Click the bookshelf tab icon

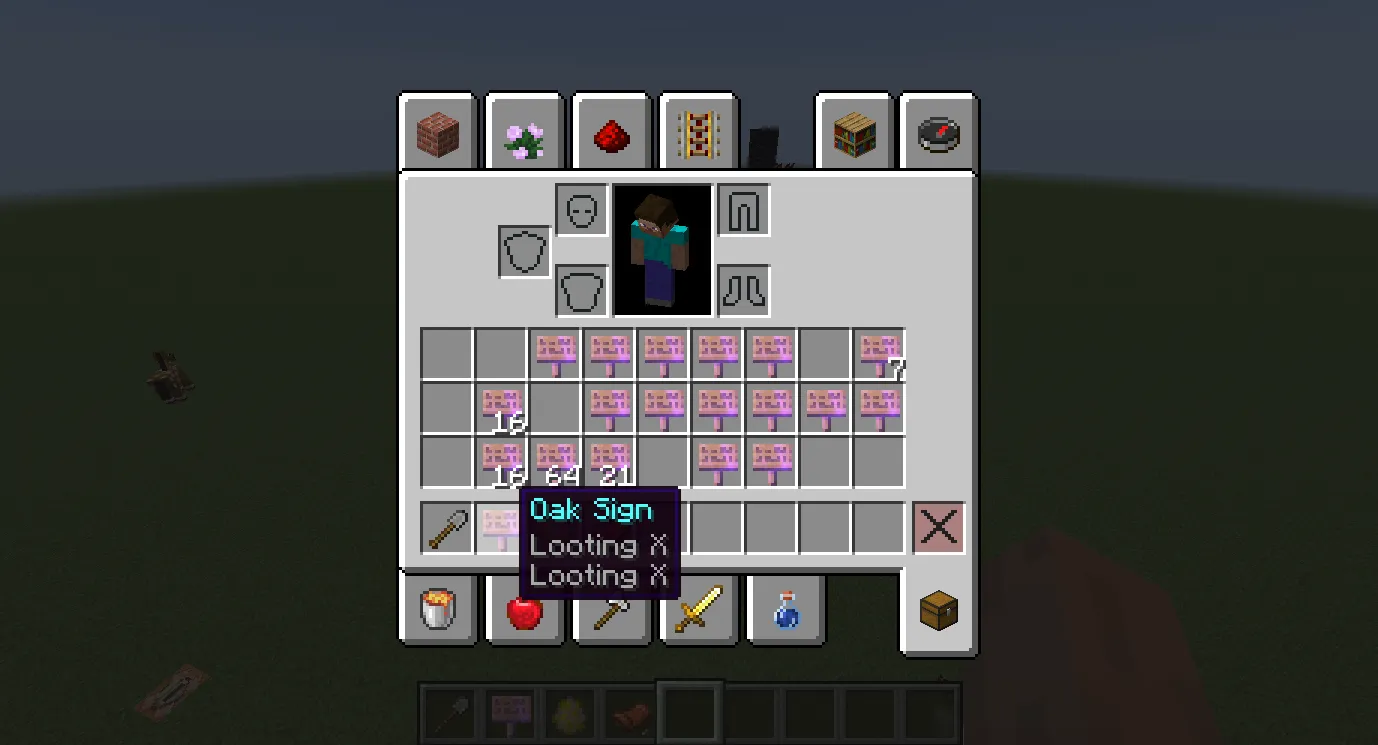(x=854, y=132)
